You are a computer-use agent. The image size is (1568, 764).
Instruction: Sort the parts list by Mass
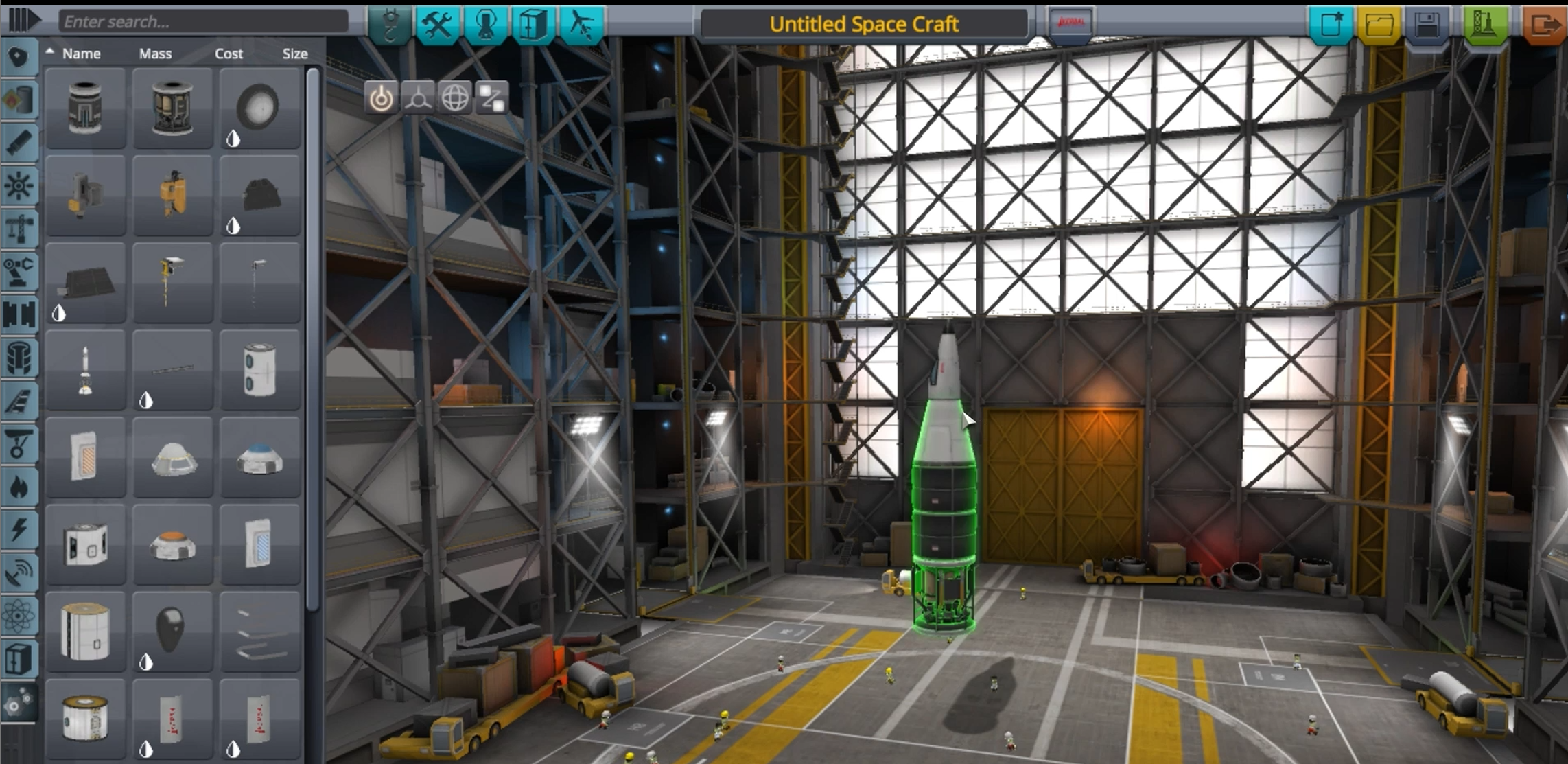tap(156, 54)
